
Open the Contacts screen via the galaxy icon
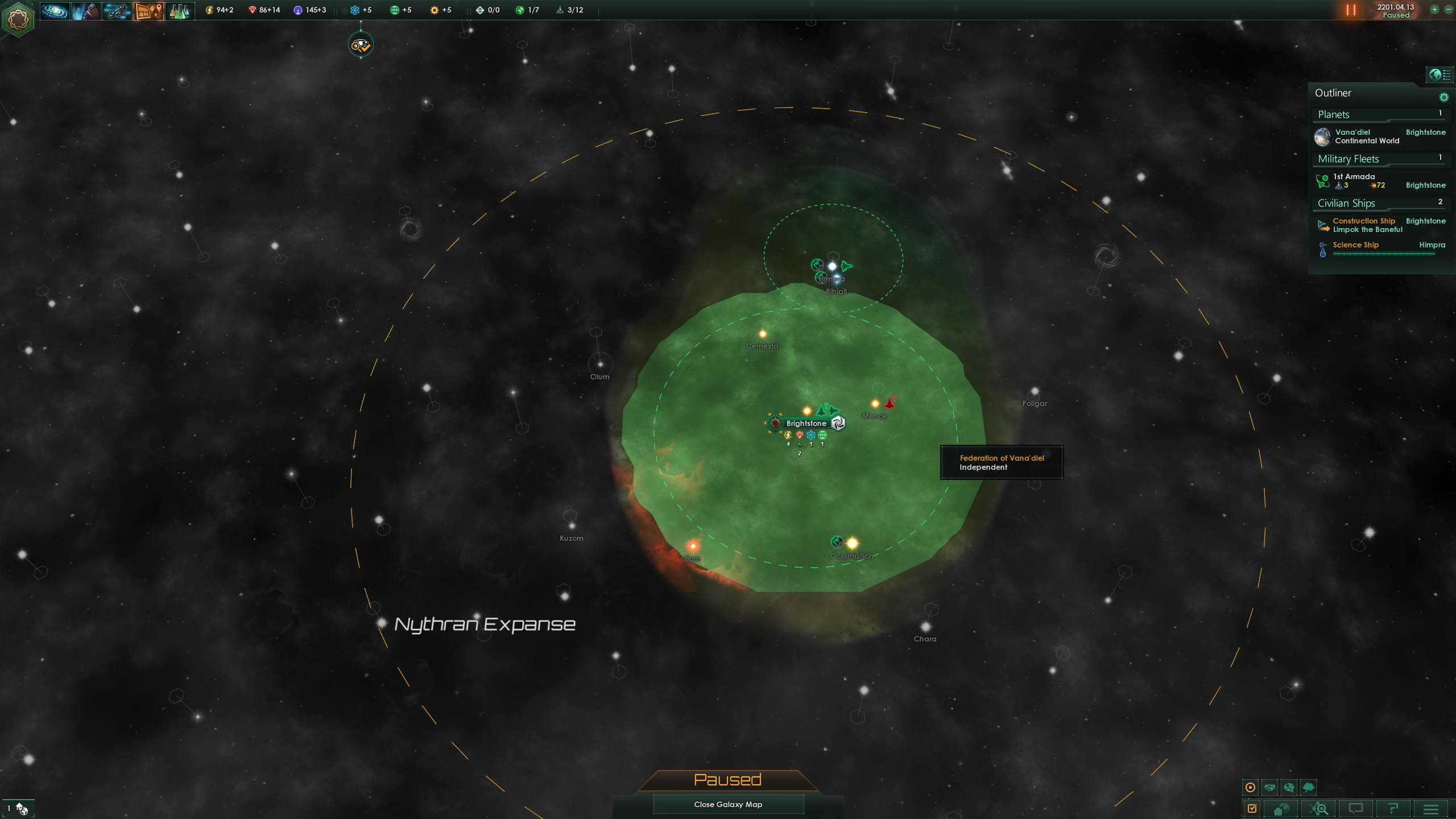55,11
